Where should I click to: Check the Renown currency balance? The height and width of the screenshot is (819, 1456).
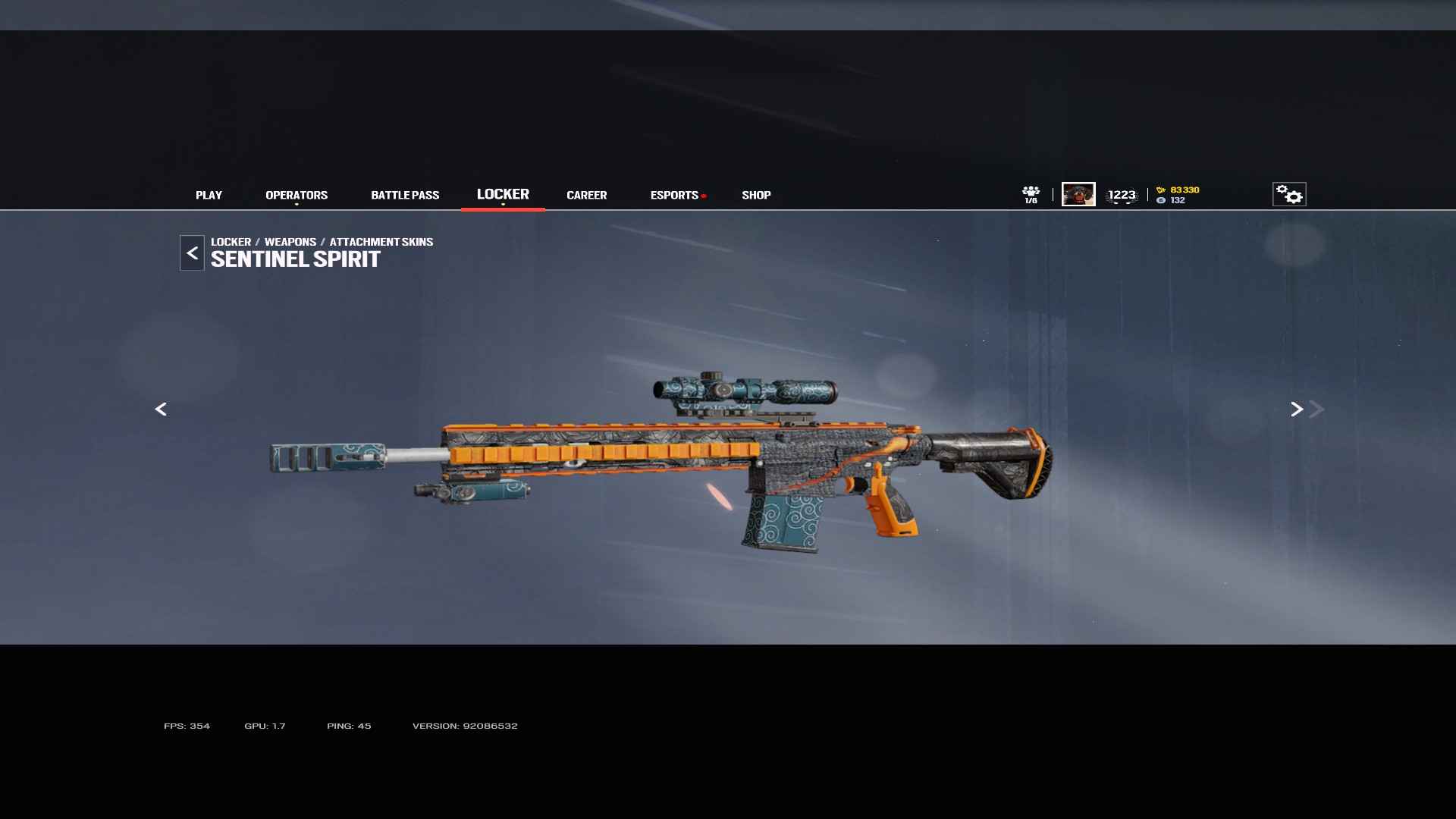pyautogui.click(x=1178, y=190)
